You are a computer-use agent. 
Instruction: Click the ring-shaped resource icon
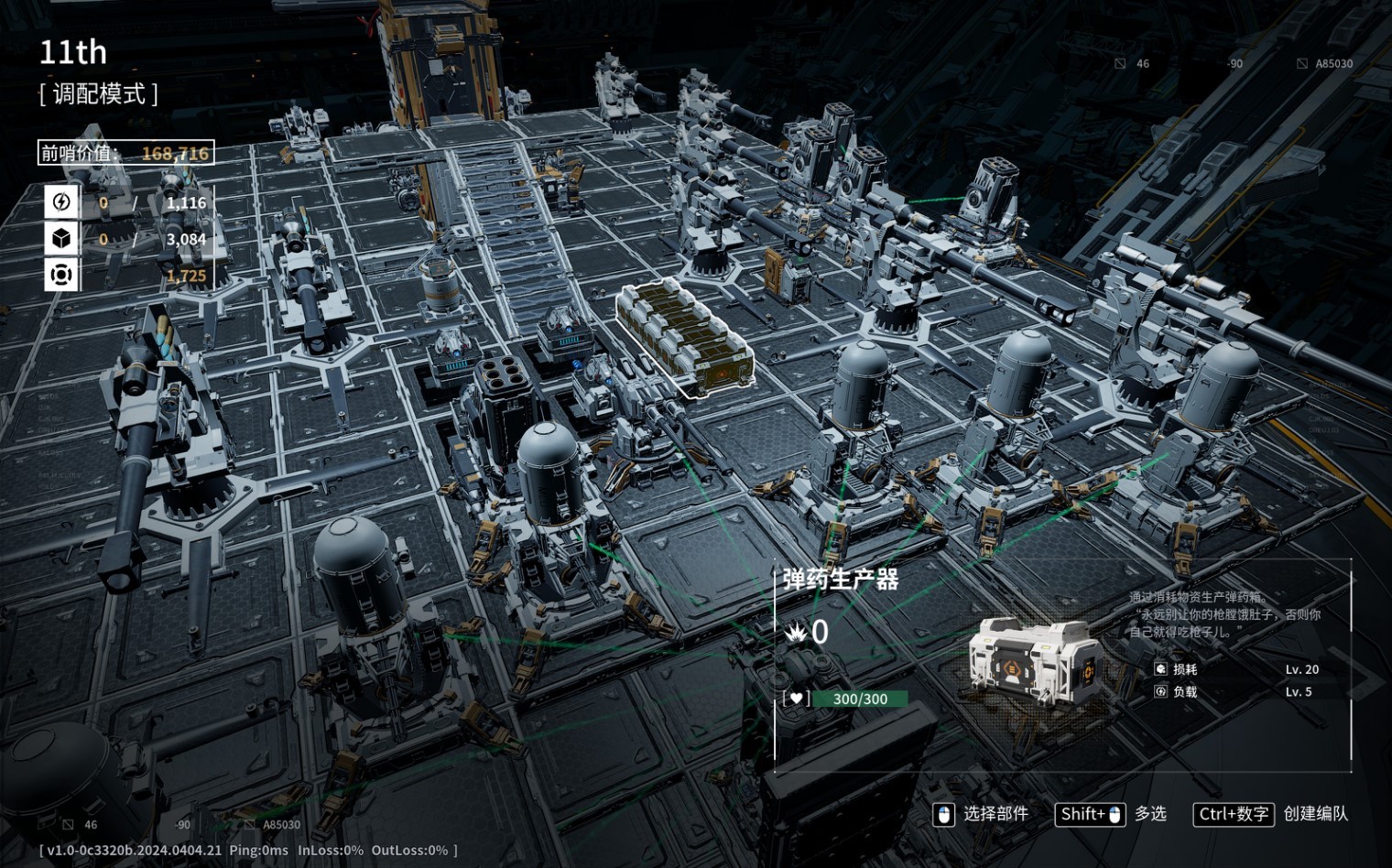click(61, 275)
